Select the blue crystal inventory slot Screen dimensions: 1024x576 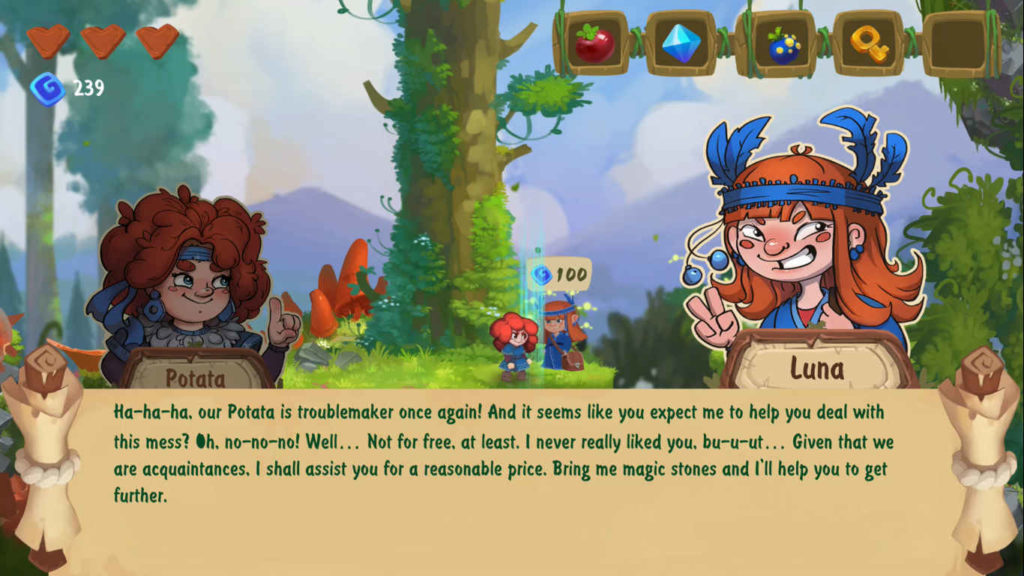click(x=681, y=44)
